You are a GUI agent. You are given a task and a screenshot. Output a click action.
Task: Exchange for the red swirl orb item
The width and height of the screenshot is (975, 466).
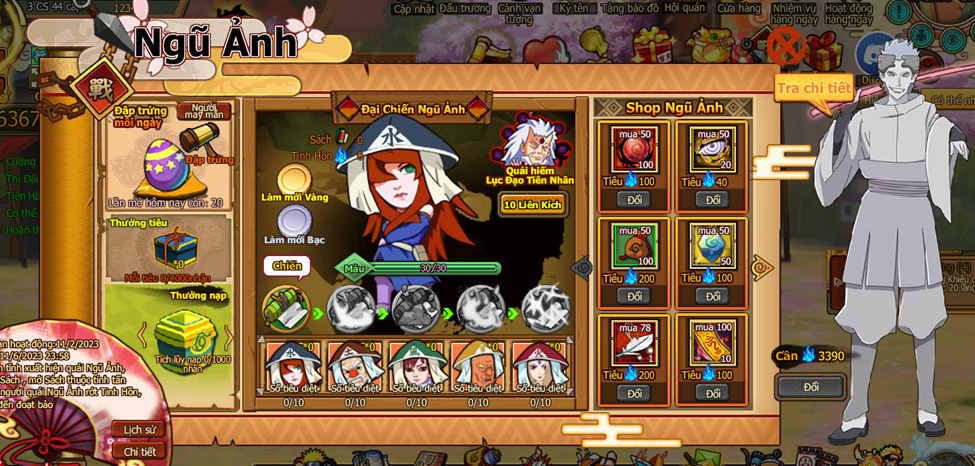pyautogui.click(x=634, y=199)
